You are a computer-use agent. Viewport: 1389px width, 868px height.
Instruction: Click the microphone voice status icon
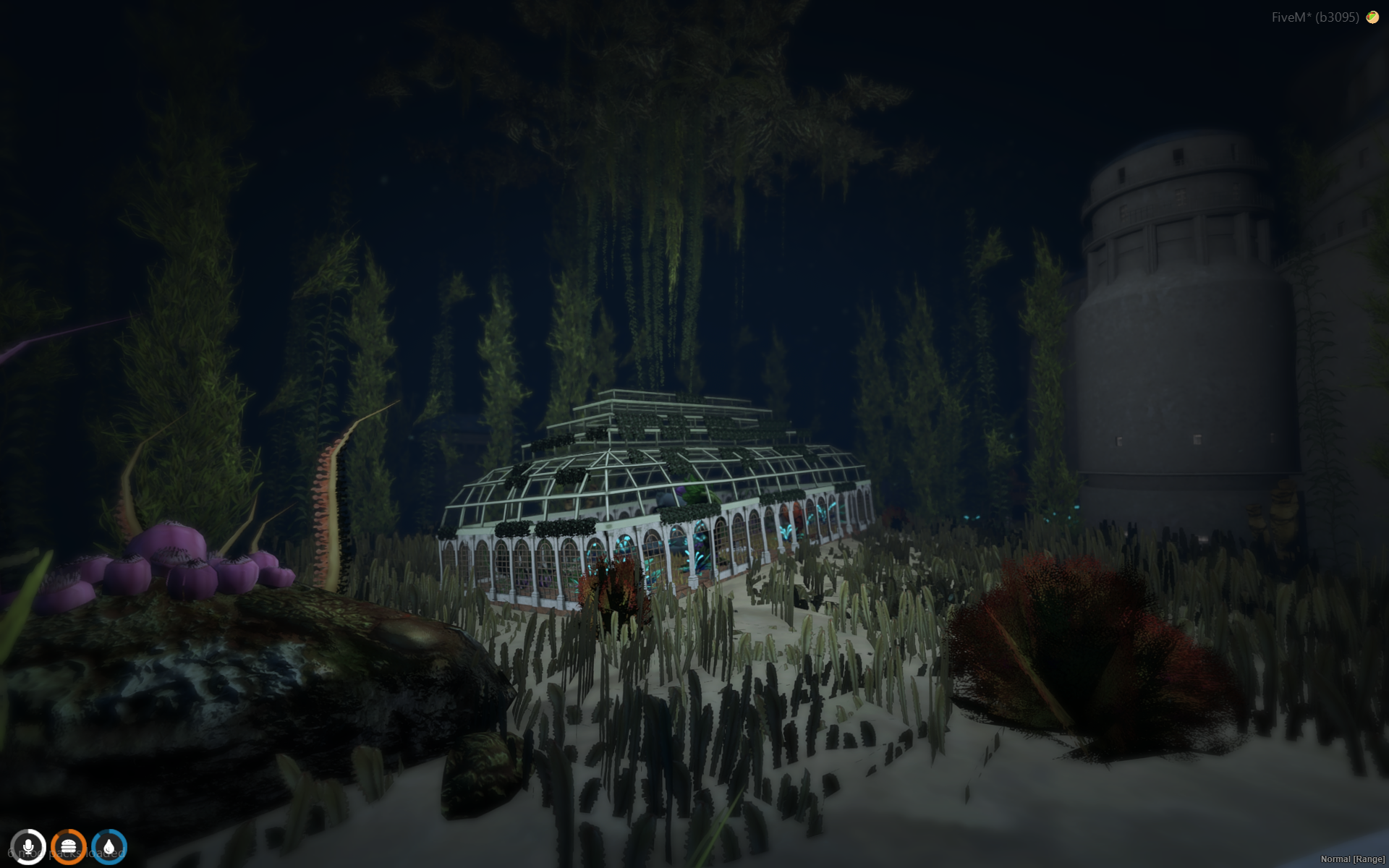tap(28, 846)
